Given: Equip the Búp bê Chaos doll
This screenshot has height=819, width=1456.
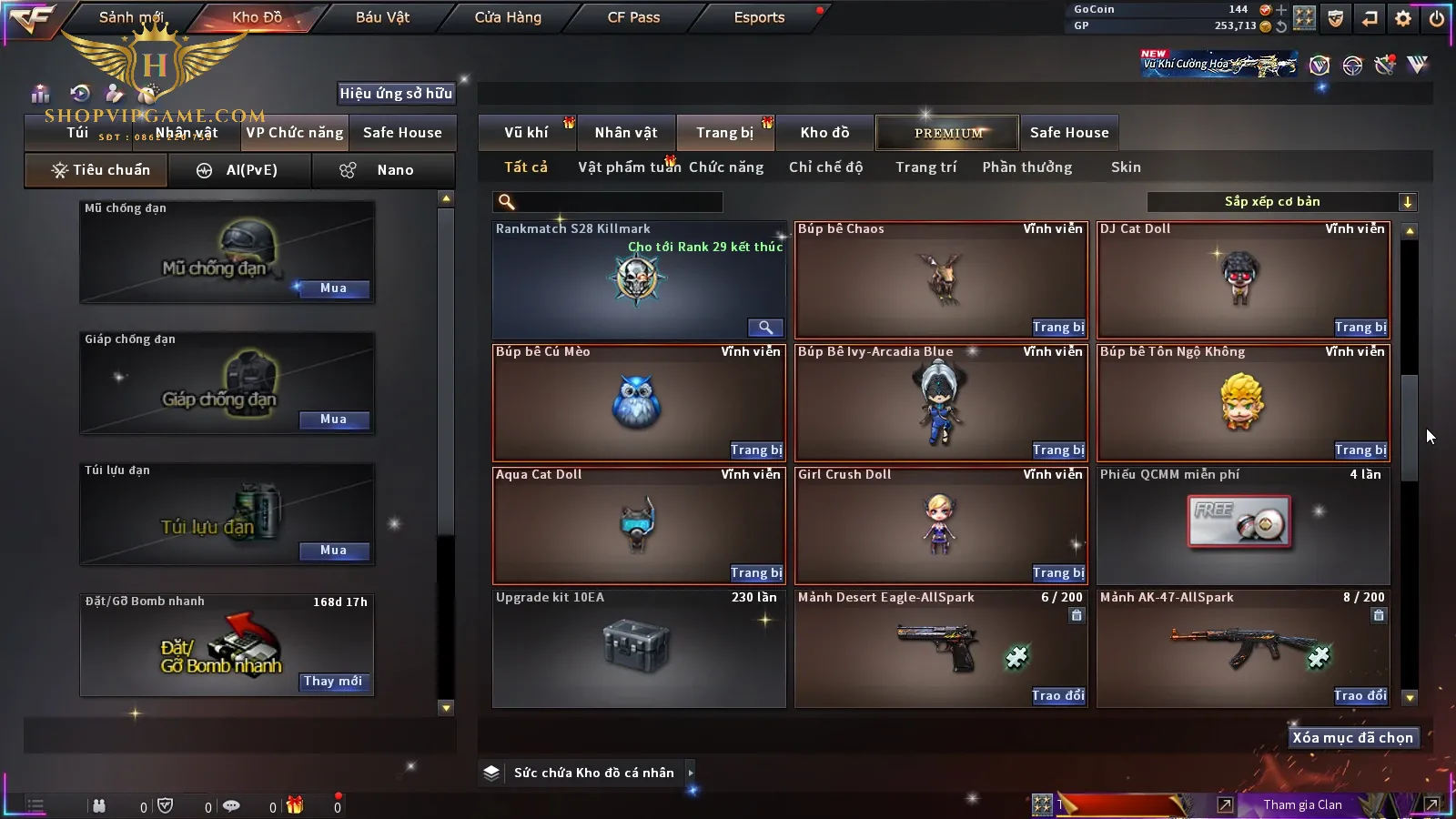Looking at the screenshot, I should pos(1058,328).
